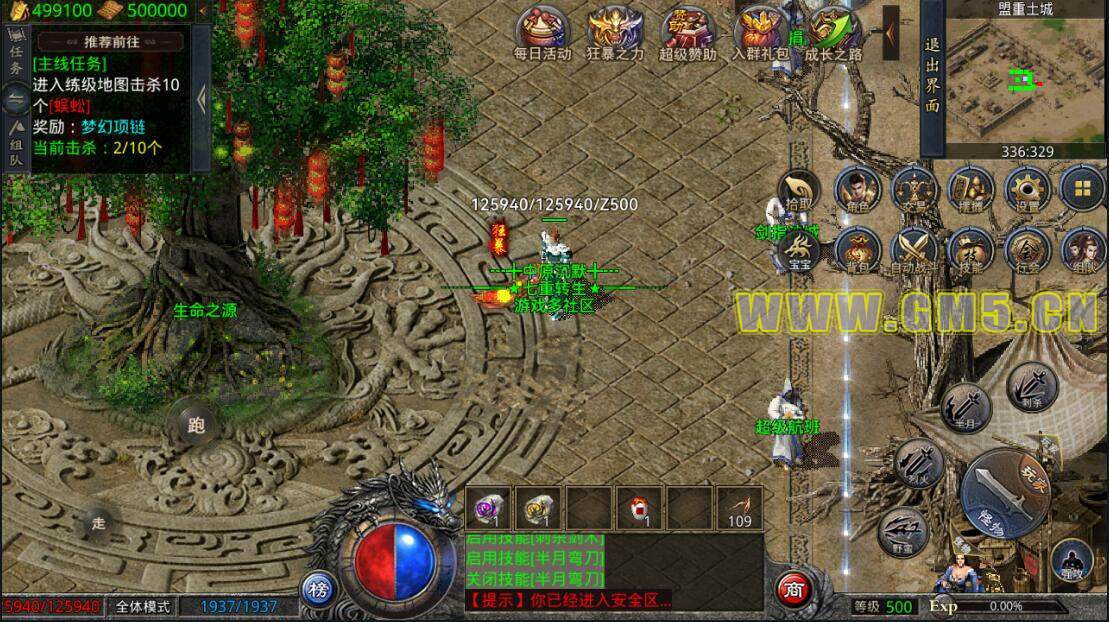
Task: Open the 商 shop button
Action: [794, 590]
